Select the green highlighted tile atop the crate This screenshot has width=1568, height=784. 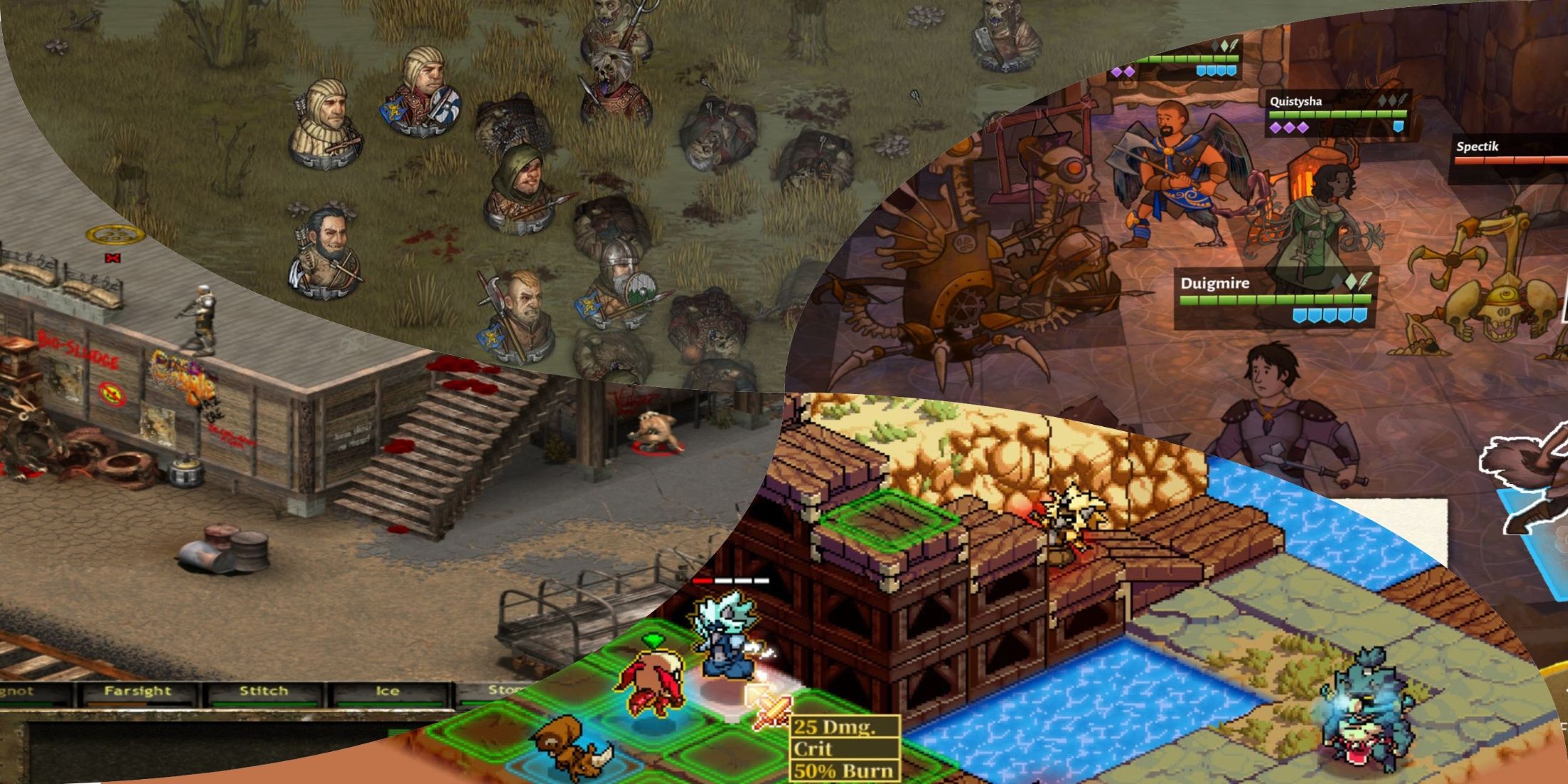(891, 520)
